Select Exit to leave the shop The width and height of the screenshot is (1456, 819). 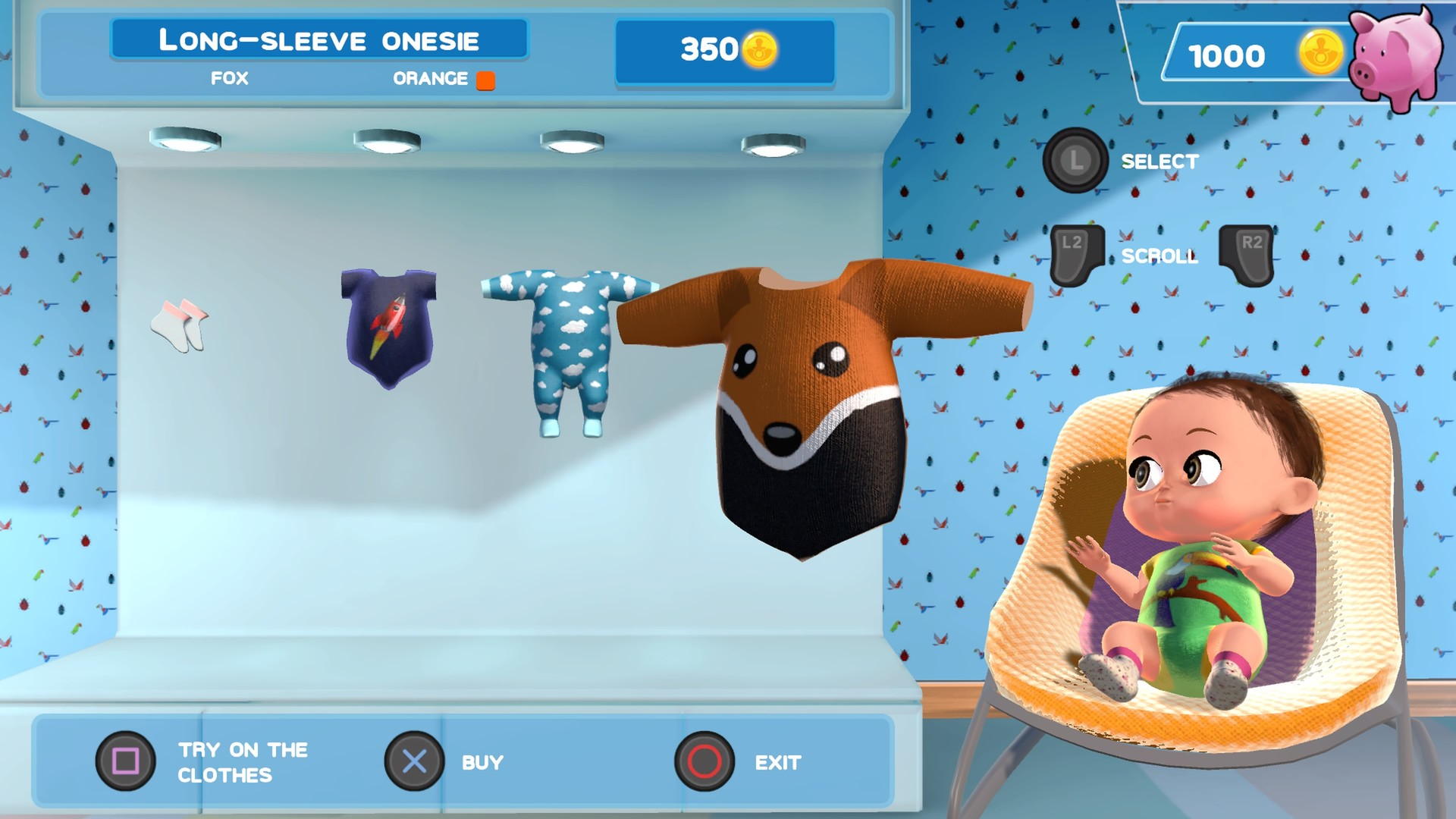(x=779, y=761)
